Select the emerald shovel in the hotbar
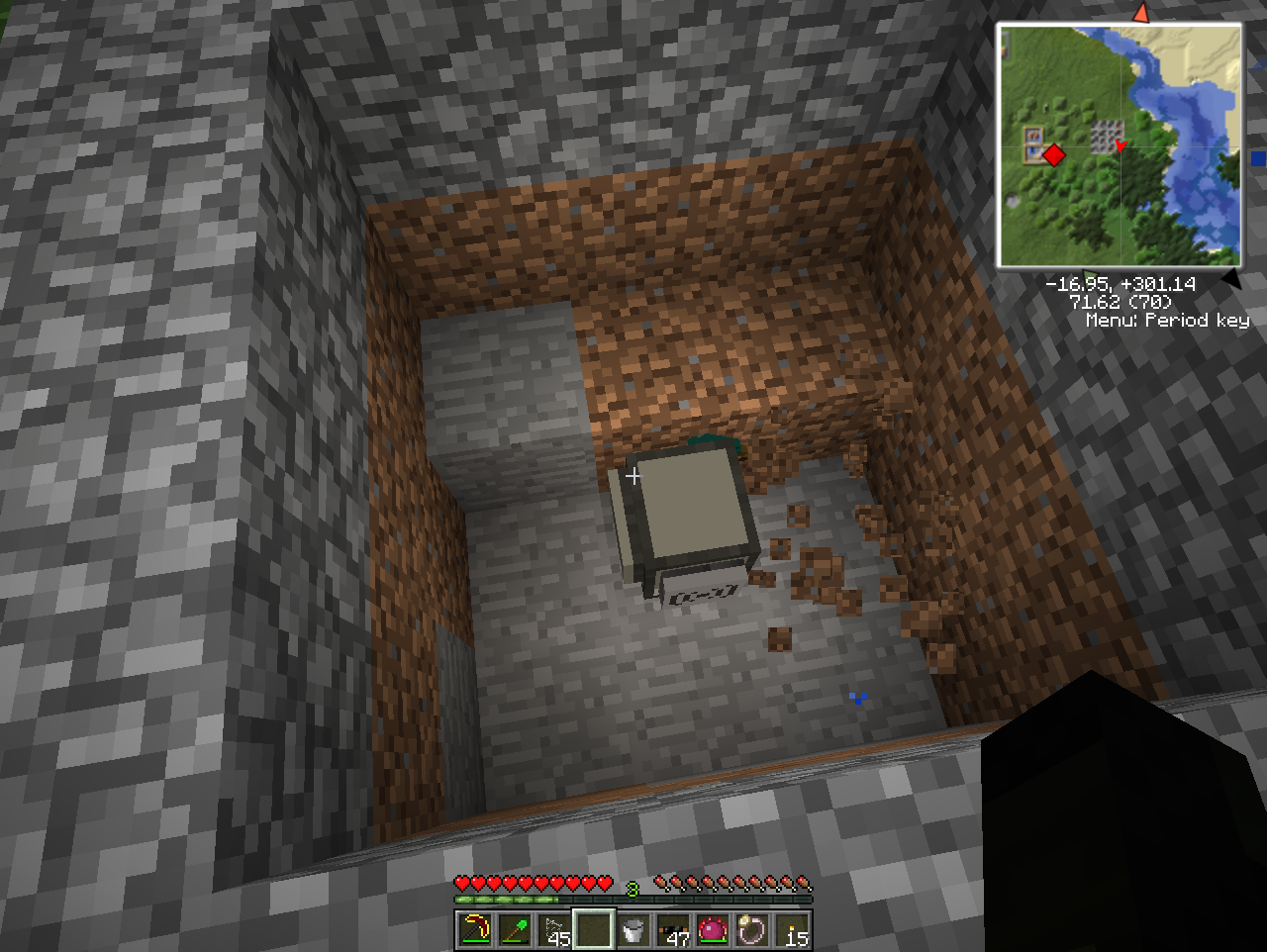 click(x=513, y=930)
